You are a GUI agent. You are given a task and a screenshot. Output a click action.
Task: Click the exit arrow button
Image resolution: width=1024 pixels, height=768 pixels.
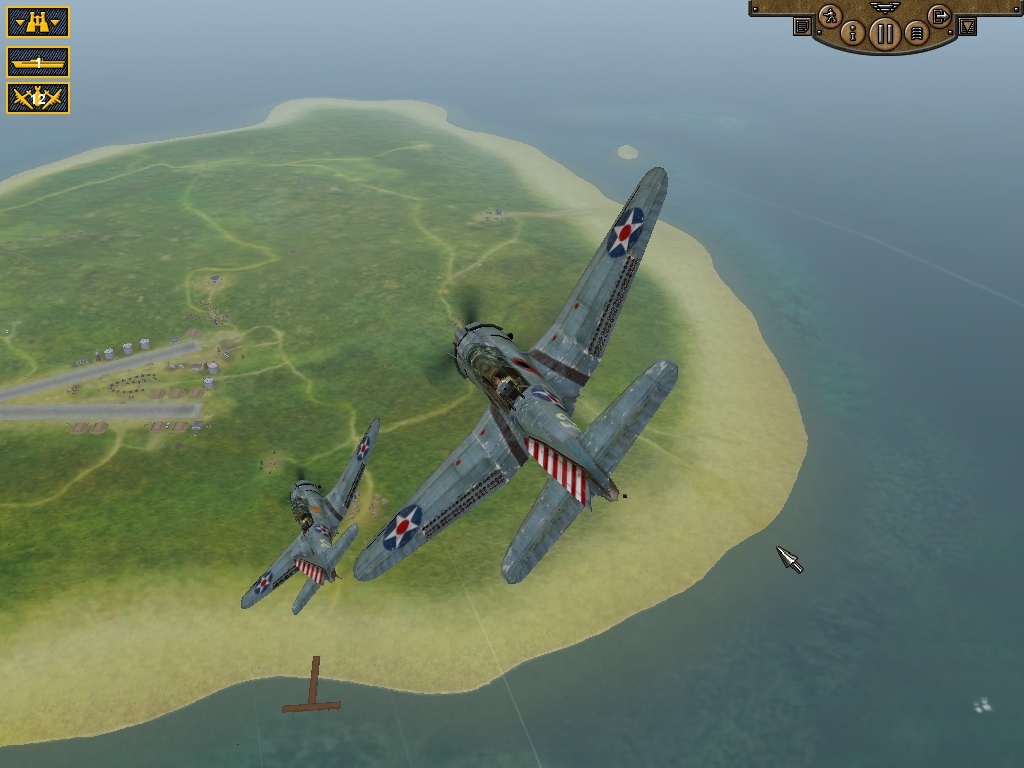[x=939, y=16]
